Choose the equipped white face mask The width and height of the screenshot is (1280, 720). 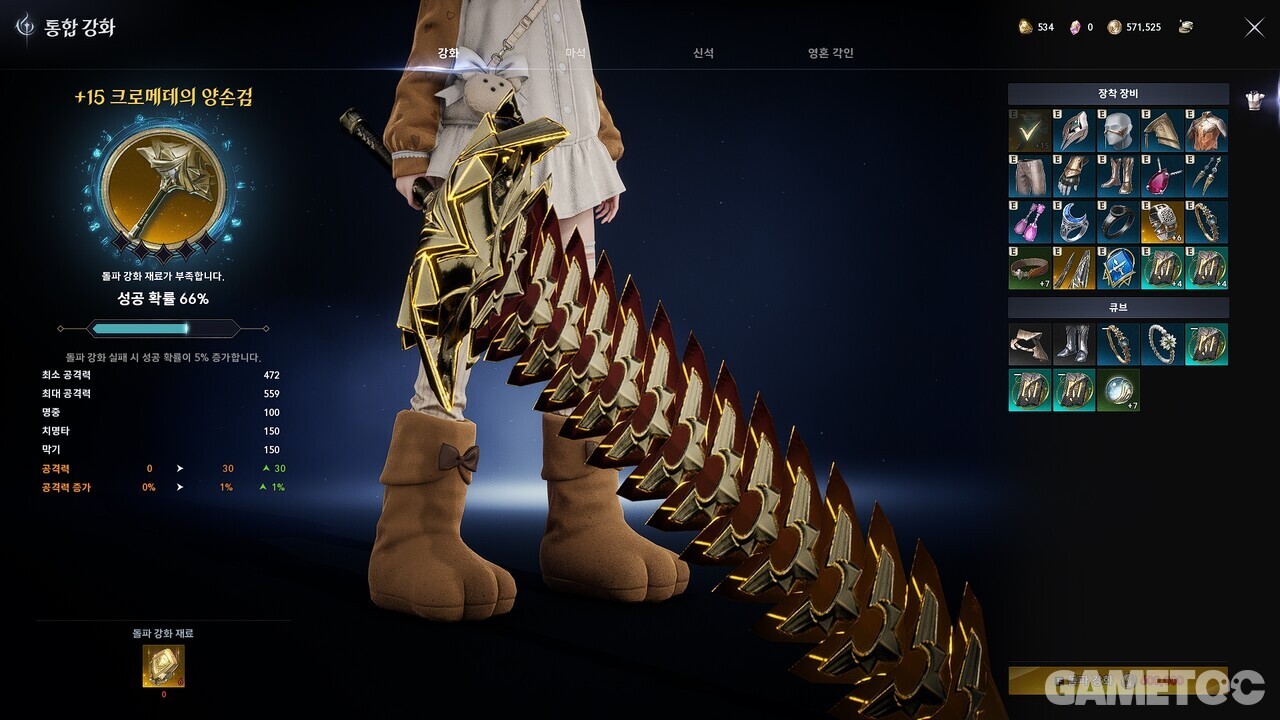1118,131
